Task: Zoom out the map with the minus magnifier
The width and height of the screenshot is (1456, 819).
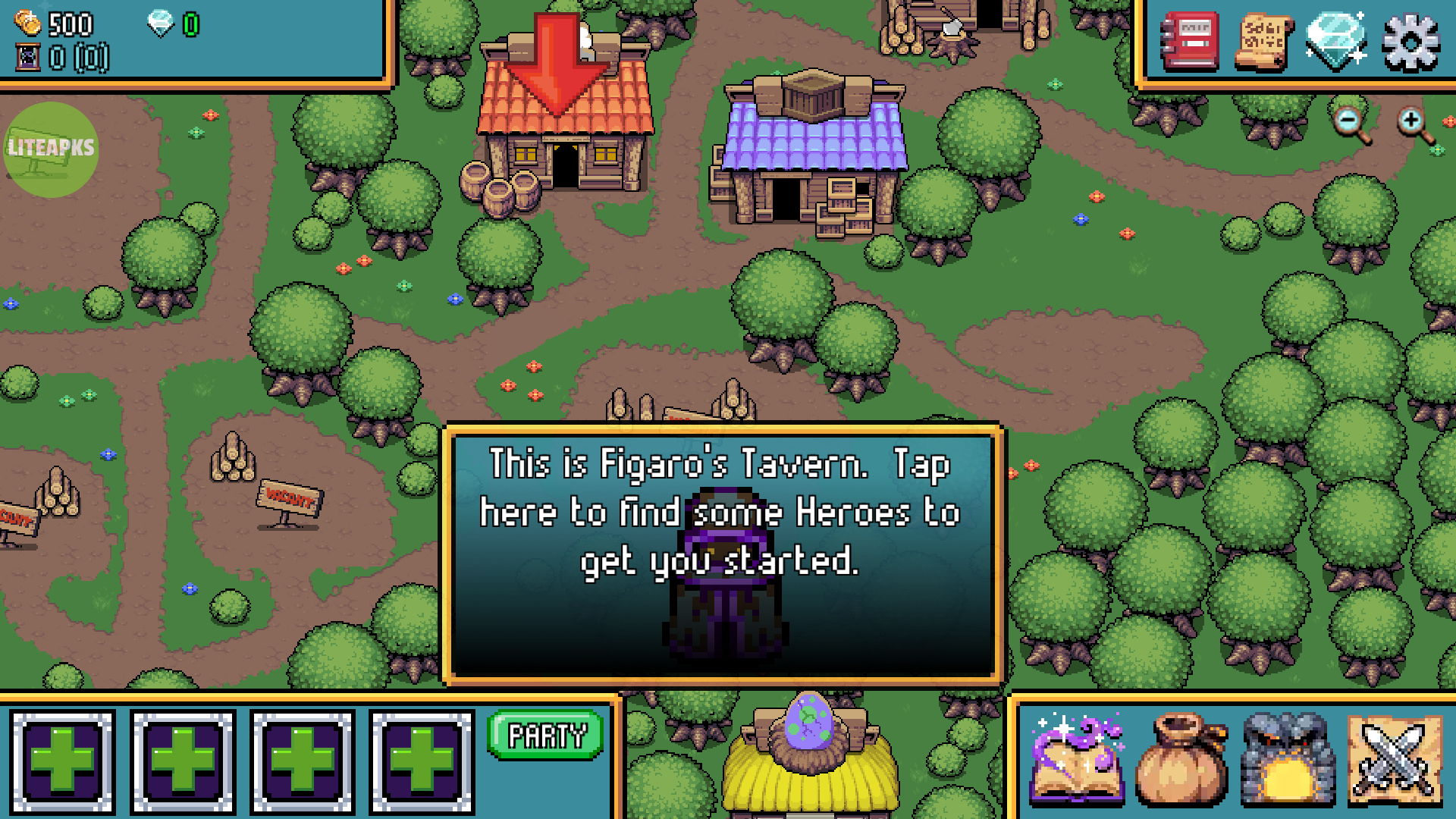Action: tap(1351, 124)
